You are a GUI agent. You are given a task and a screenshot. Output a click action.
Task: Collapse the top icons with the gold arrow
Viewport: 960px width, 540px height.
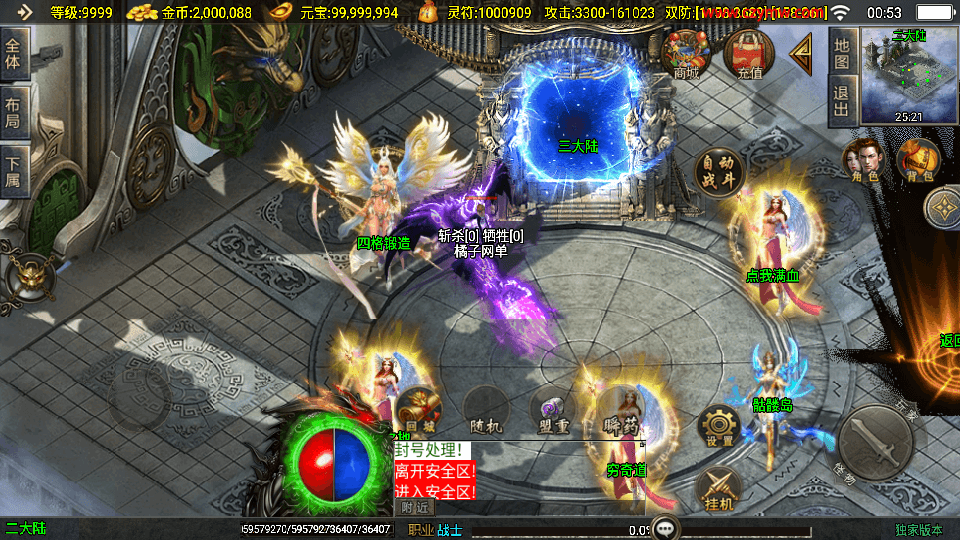pos(802,55)
